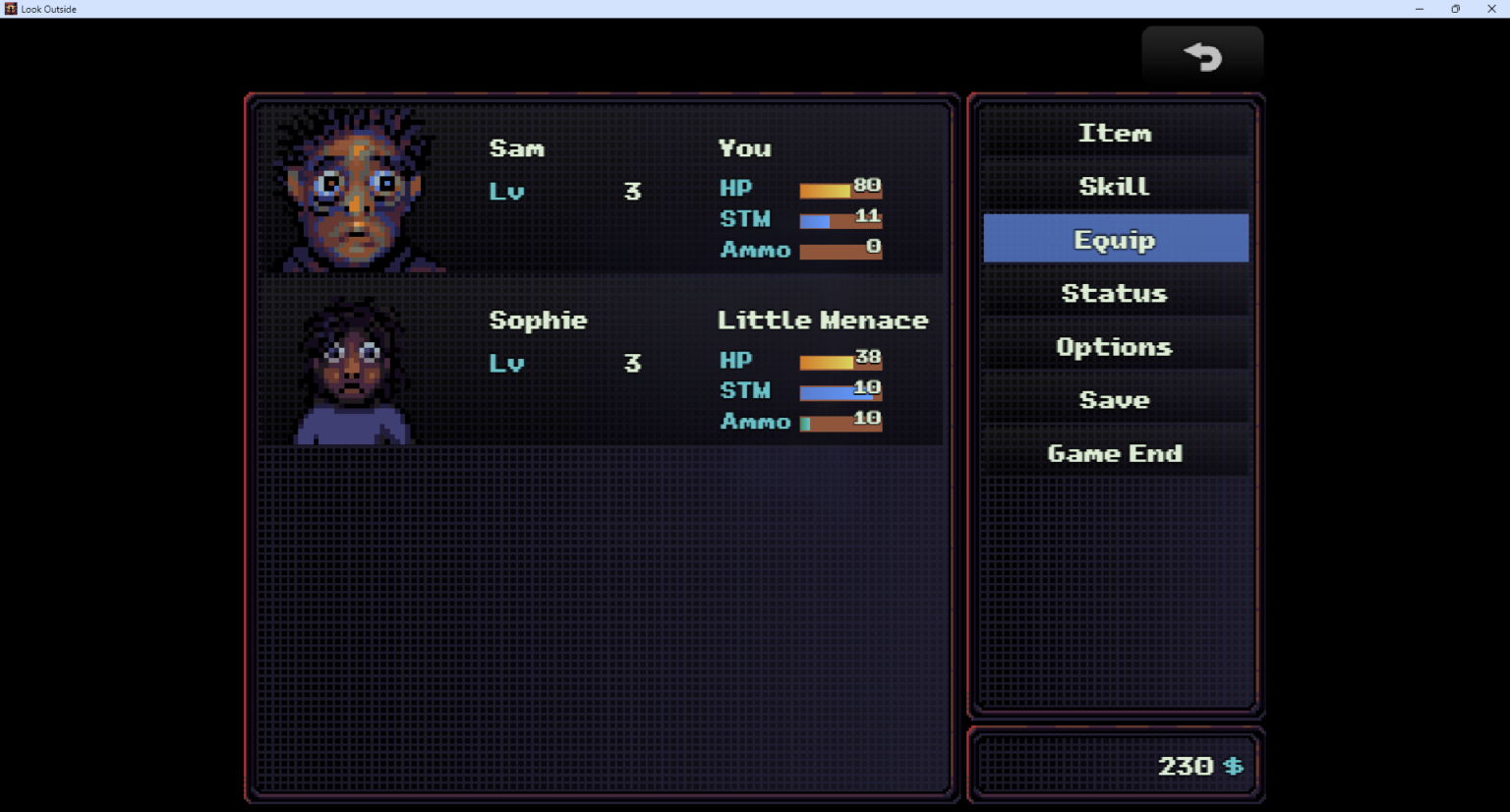Pick Sophie's party member row
Image resolution: width=1510 pixels, height=812 pixels.
[602, 363]
